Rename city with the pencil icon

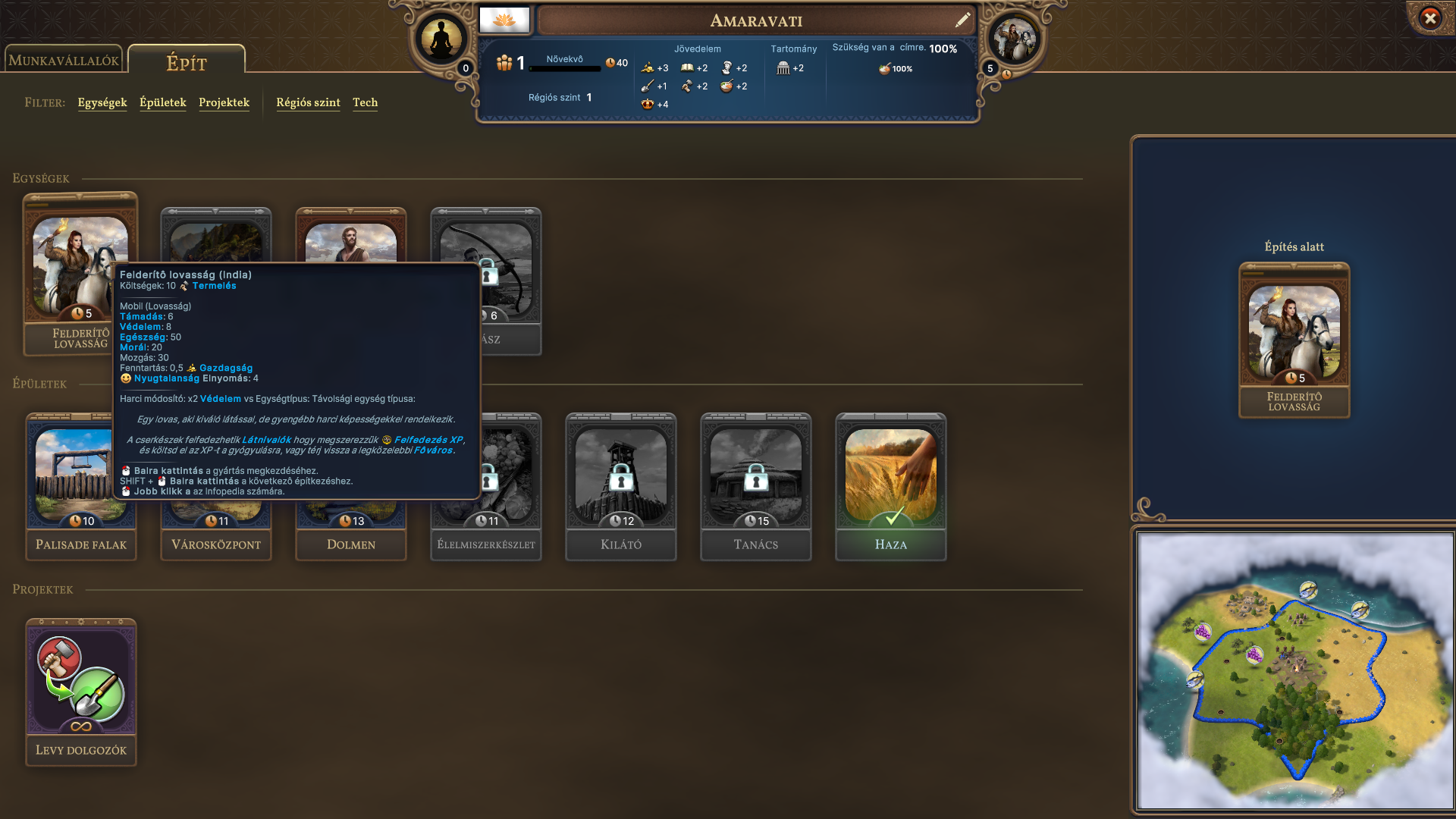[x=963, y=20]
